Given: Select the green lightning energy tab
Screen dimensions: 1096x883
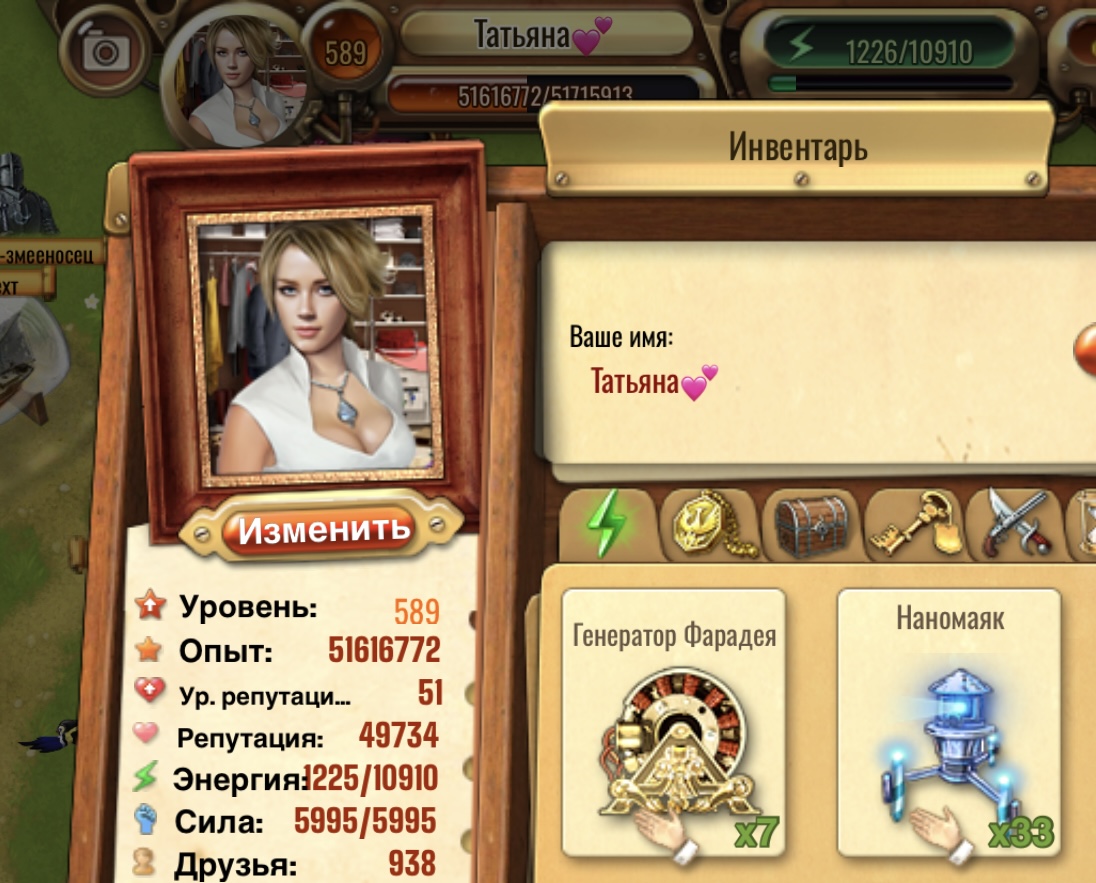Looking at the screenshot, I should 608,523.
